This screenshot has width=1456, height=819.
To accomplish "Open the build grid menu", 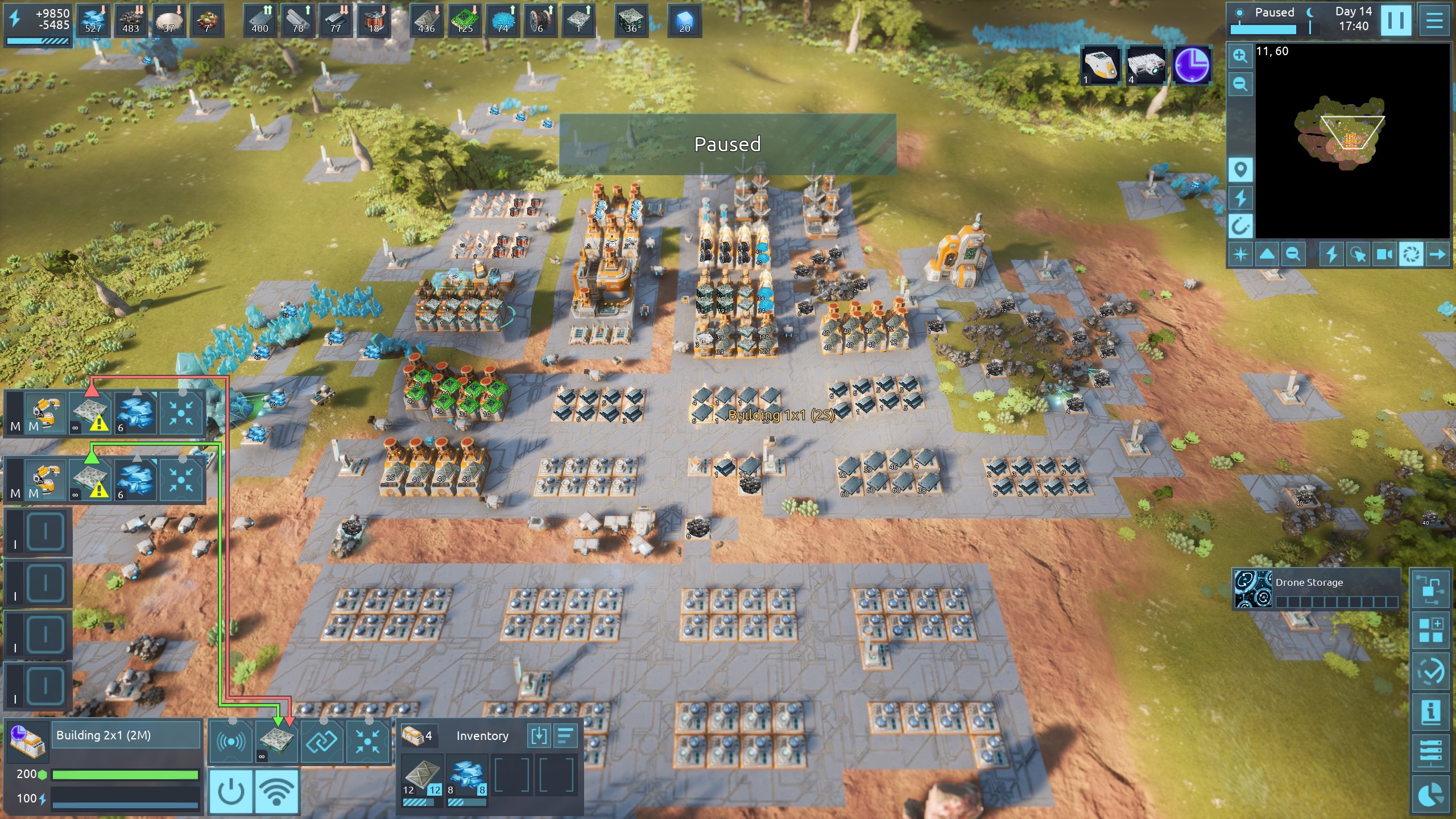I will [x=1430, y=630].
